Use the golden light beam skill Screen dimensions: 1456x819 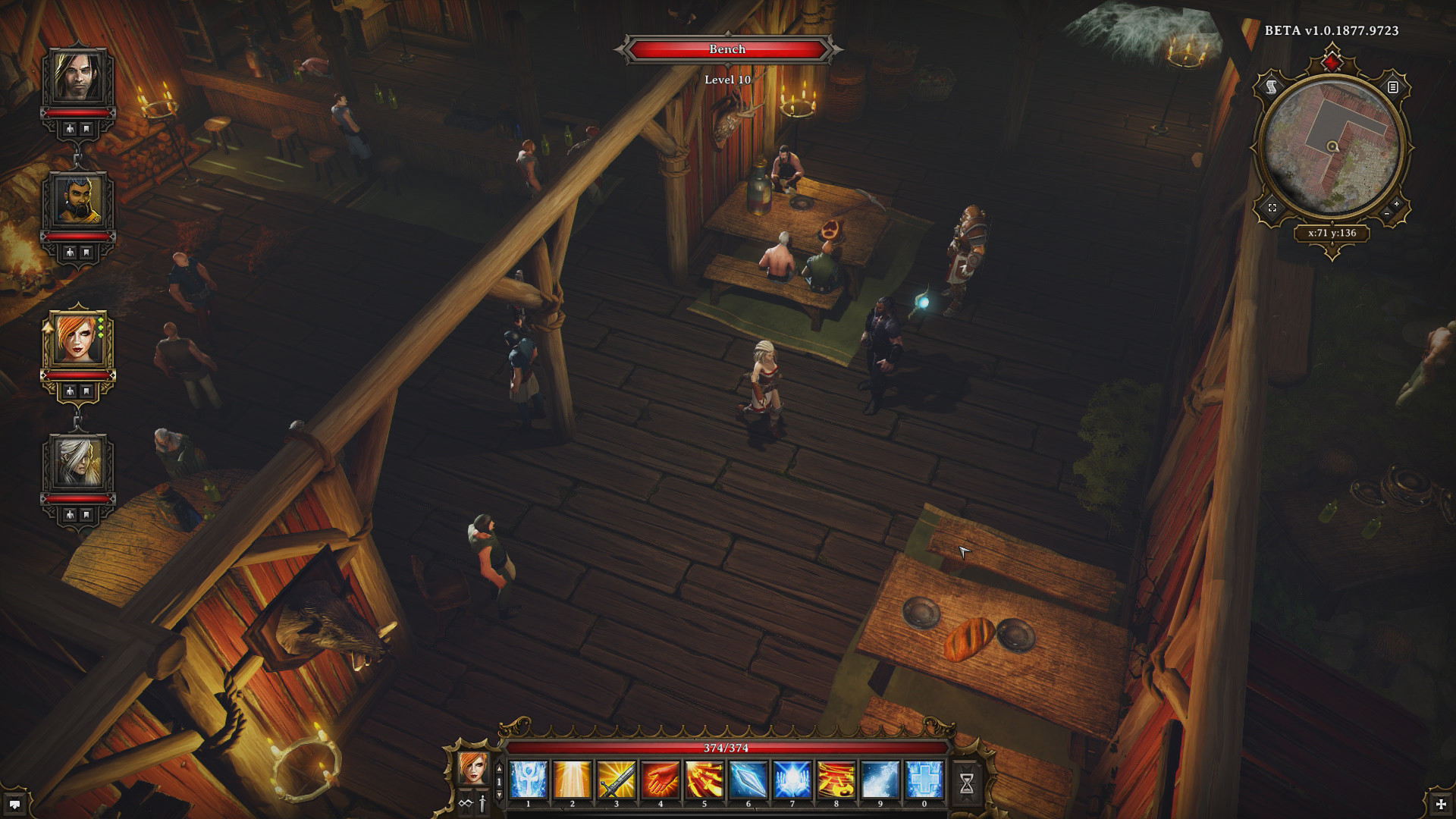573,780
